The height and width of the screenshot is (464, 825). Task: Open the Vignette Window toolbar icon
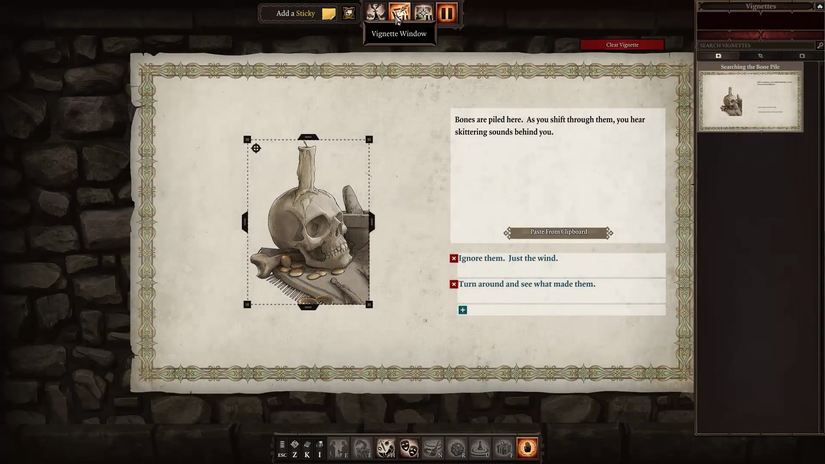pyautogui.click(x=399, y=13)
